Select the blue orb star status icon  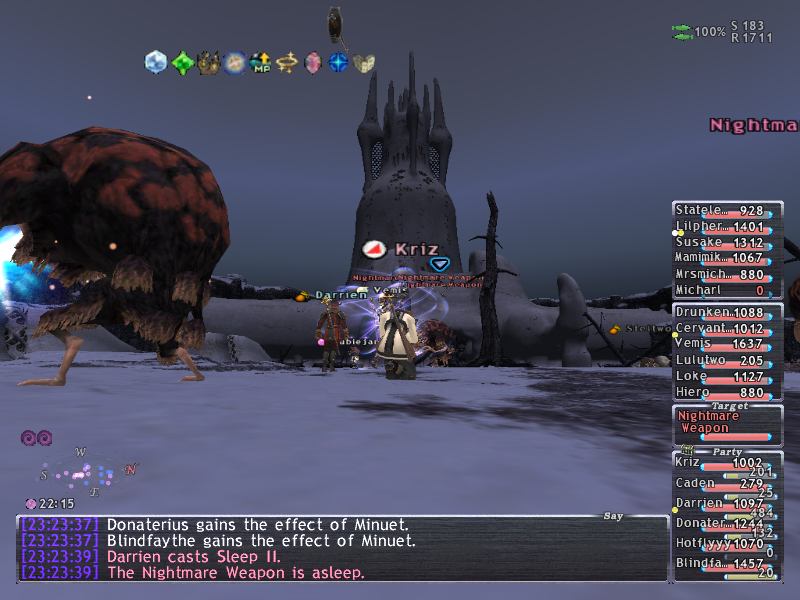[339, 63]
